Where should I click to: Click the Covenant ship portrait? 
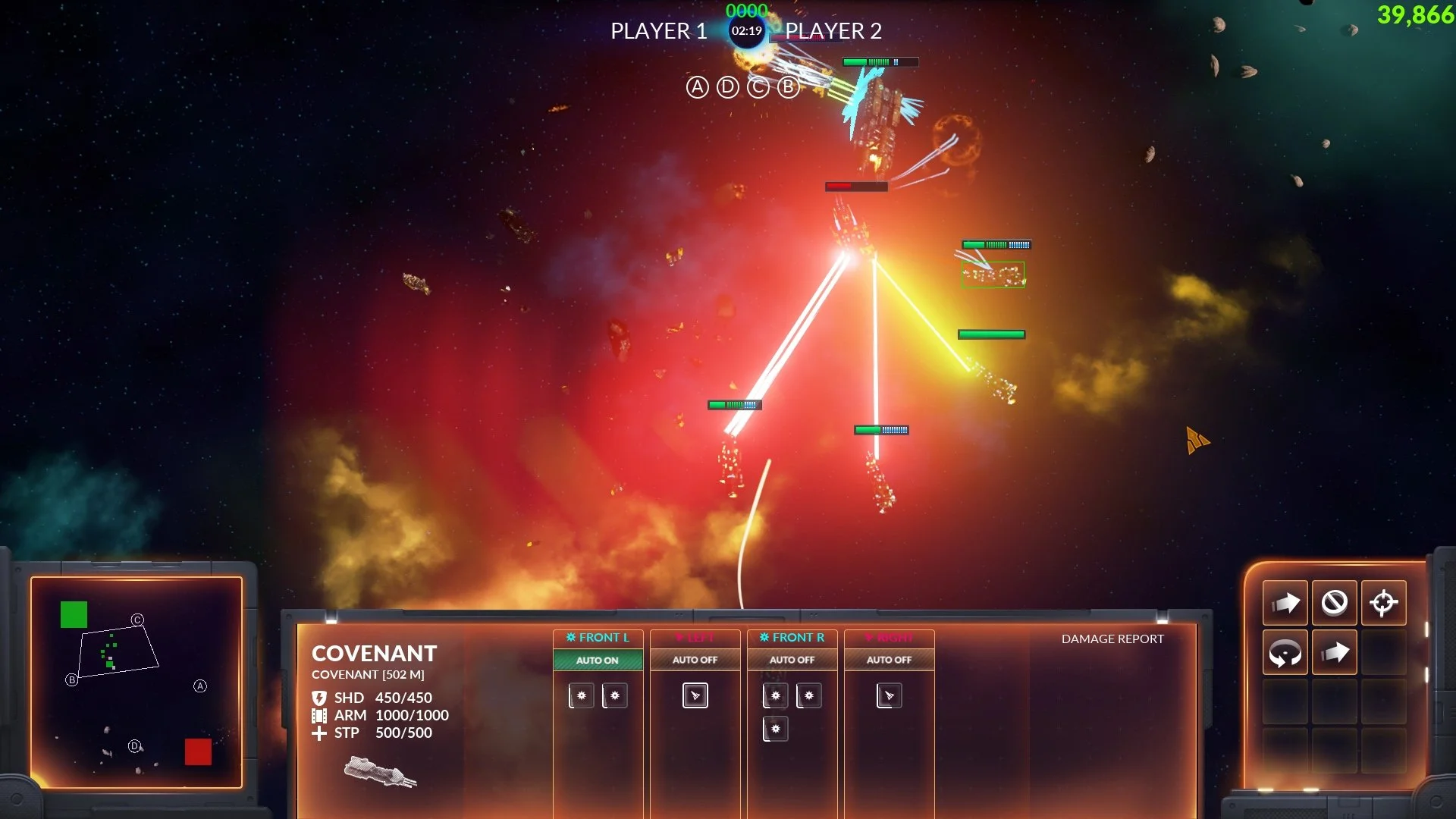(380, 771)
